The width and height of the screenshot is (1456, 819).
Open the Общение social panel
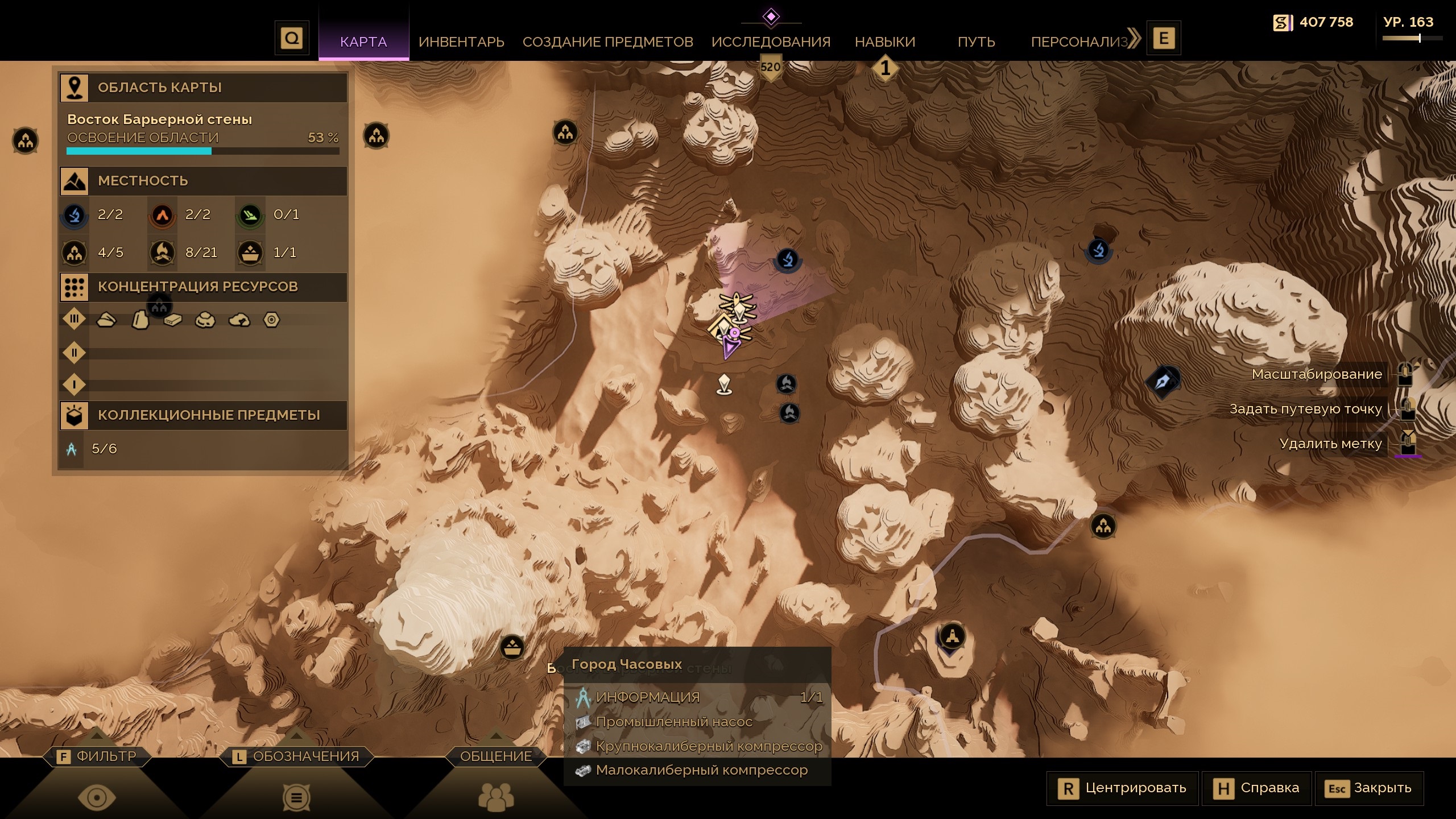[x=495, y=756]
